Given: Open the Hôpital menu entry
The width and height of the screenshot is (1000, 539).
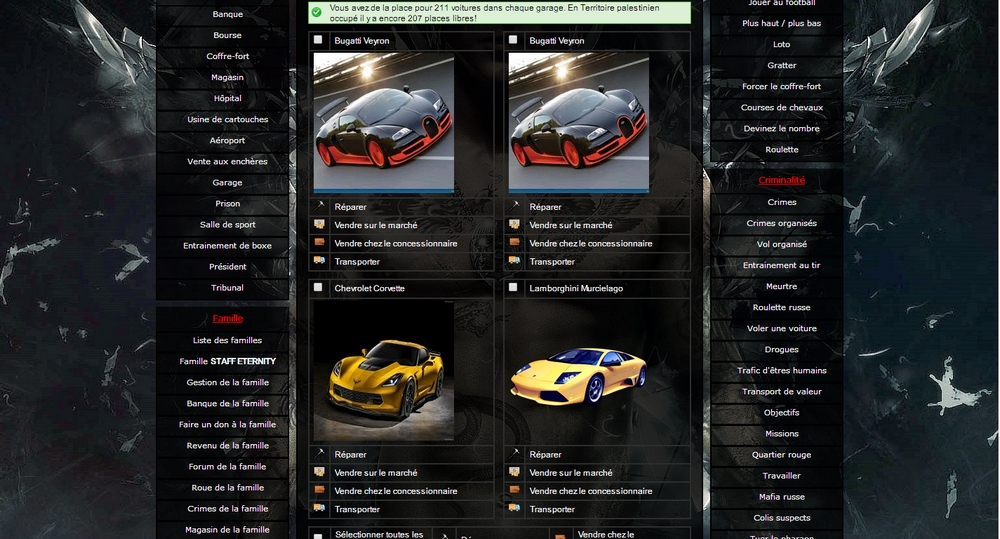Looking at the screenshot, I should click(227, 99).
